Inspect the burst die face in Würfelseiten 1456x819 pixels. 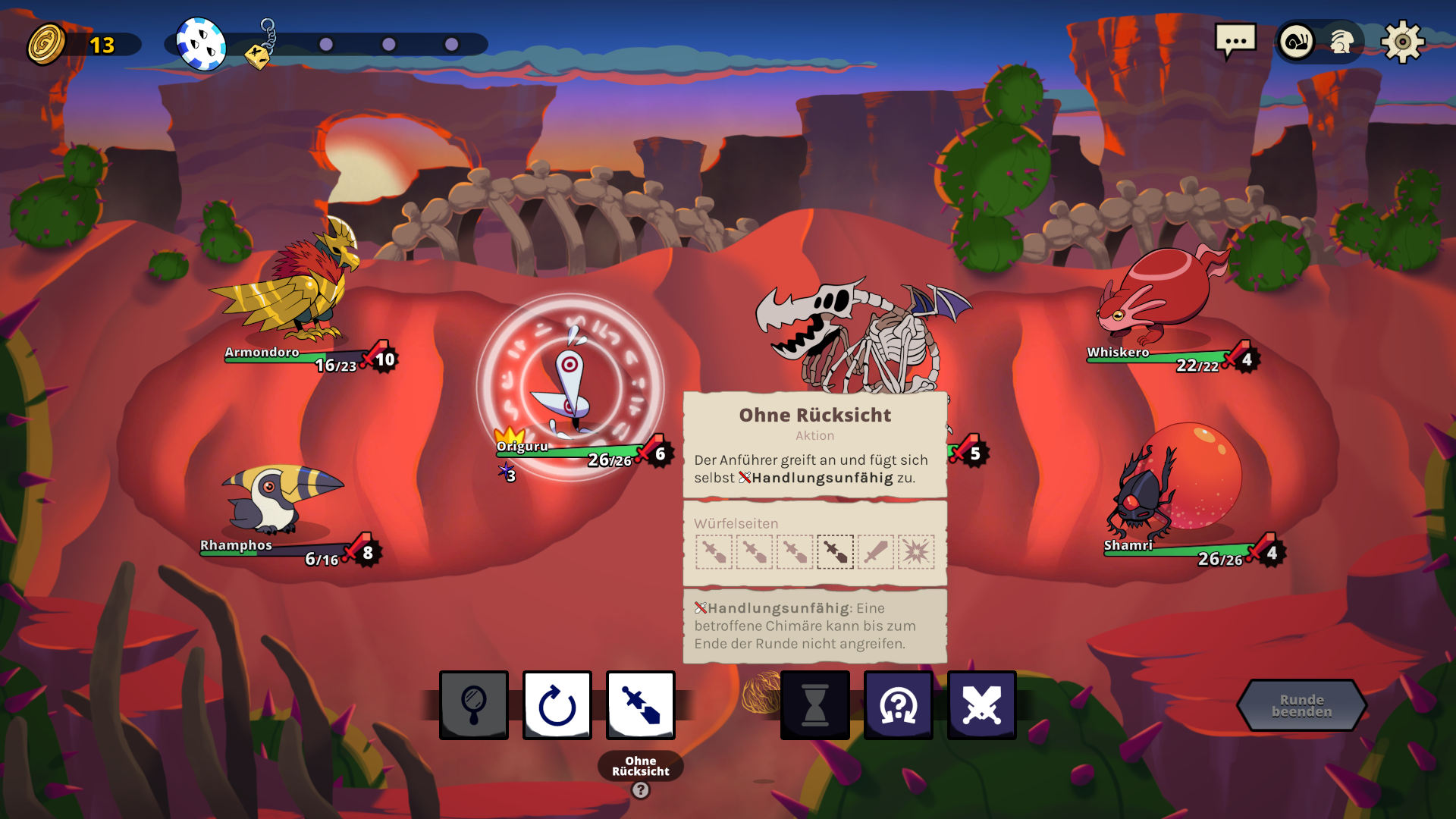[x=916, y=552]
